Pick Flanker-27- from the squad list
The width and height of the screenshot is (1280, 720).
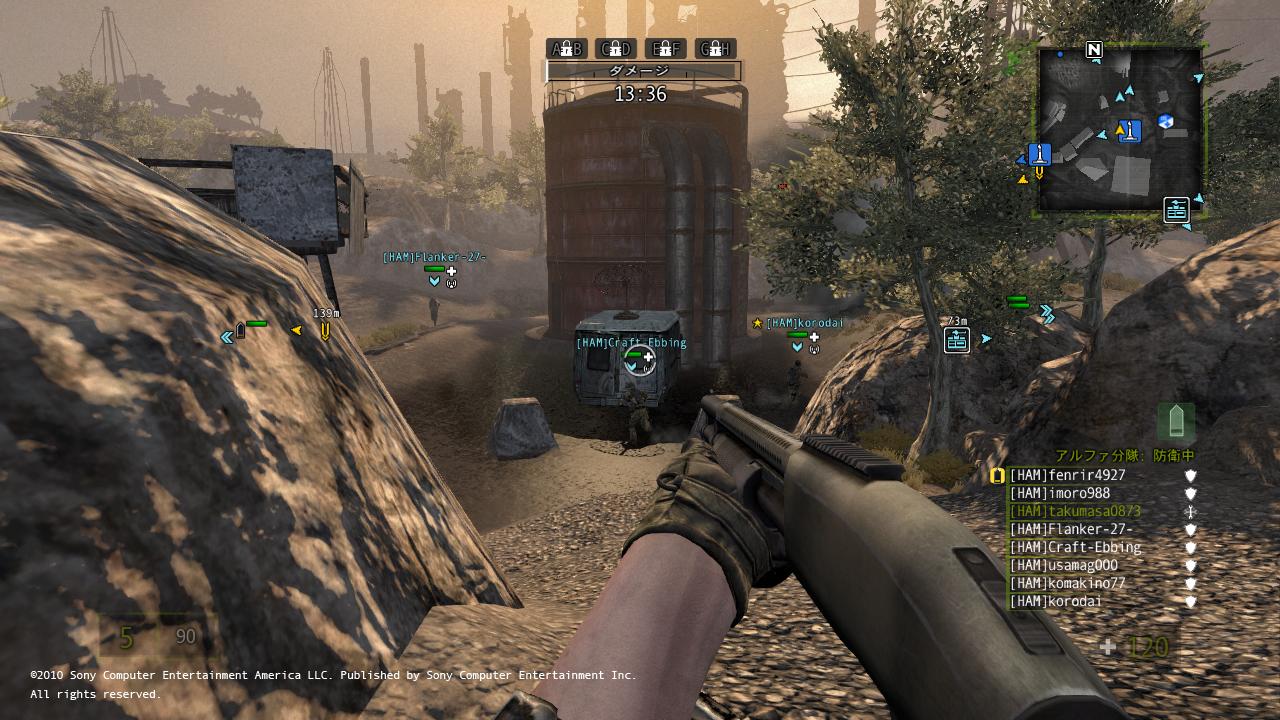(x=1070, y=530)
